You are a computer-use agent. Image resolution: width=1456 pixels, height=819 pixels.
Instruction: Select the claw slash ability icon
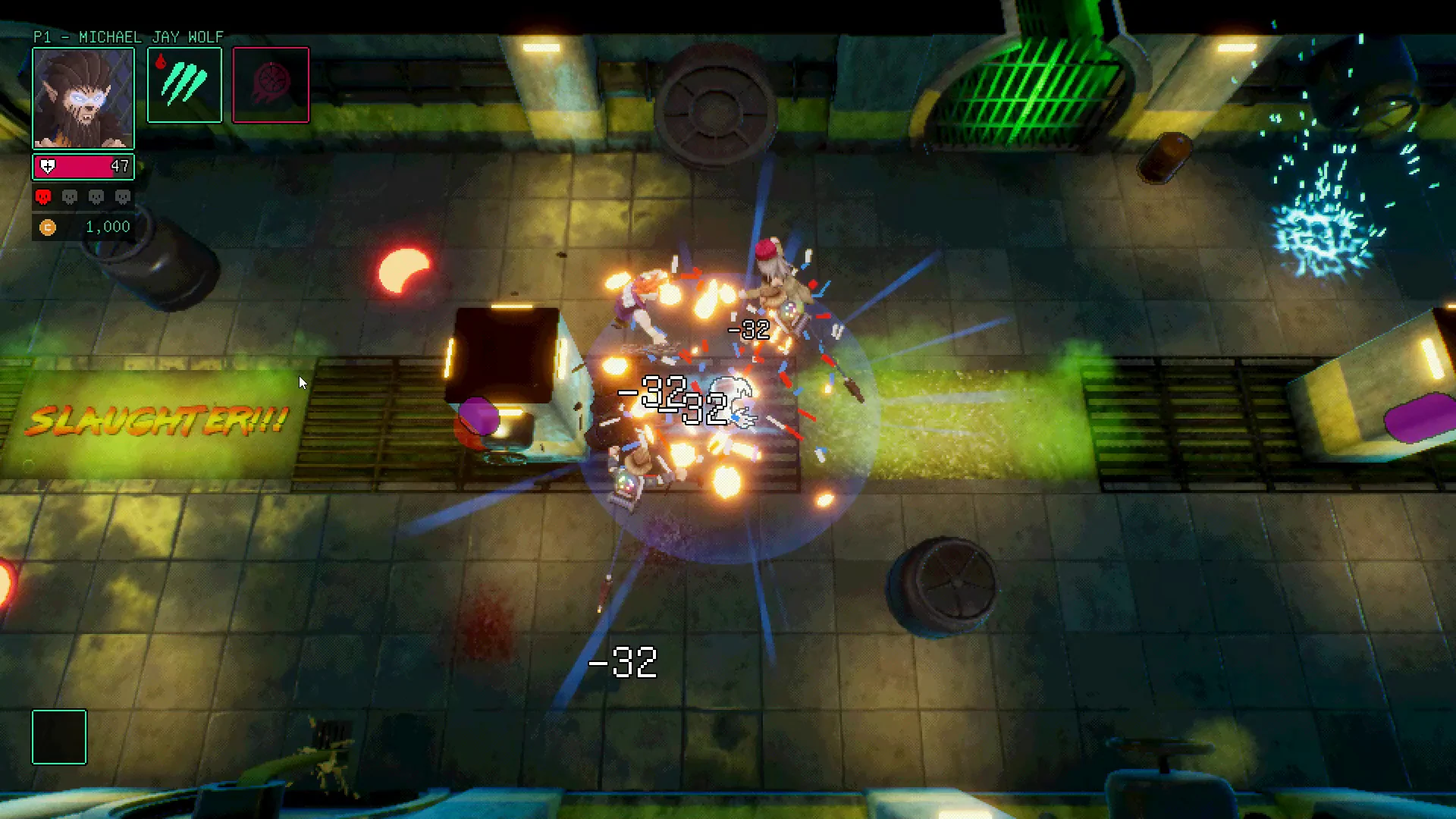[184, 84]
